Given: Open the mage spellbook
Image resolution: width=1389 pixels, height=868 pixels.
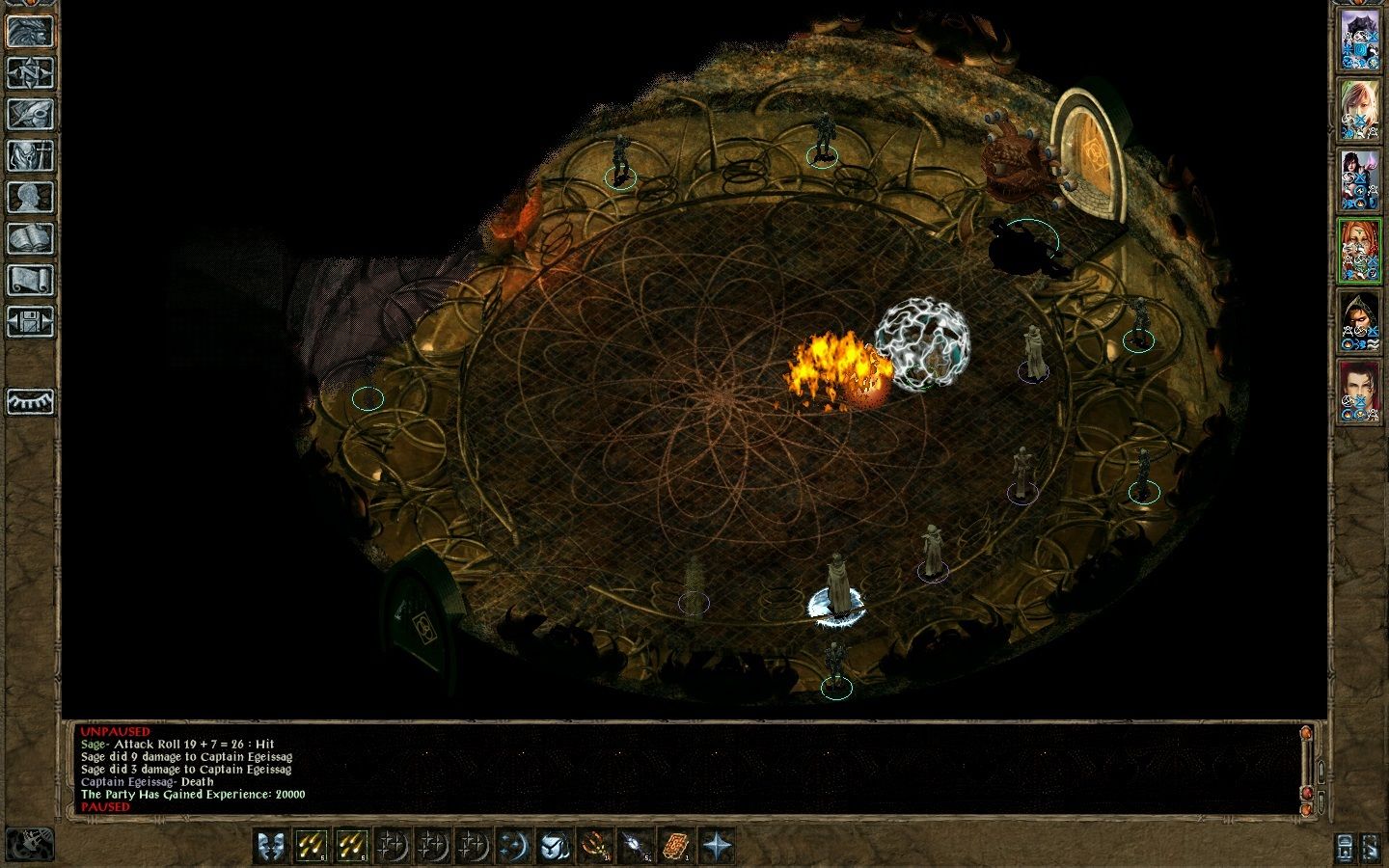Looking at the screenshot, I should (x=31, y=238).
